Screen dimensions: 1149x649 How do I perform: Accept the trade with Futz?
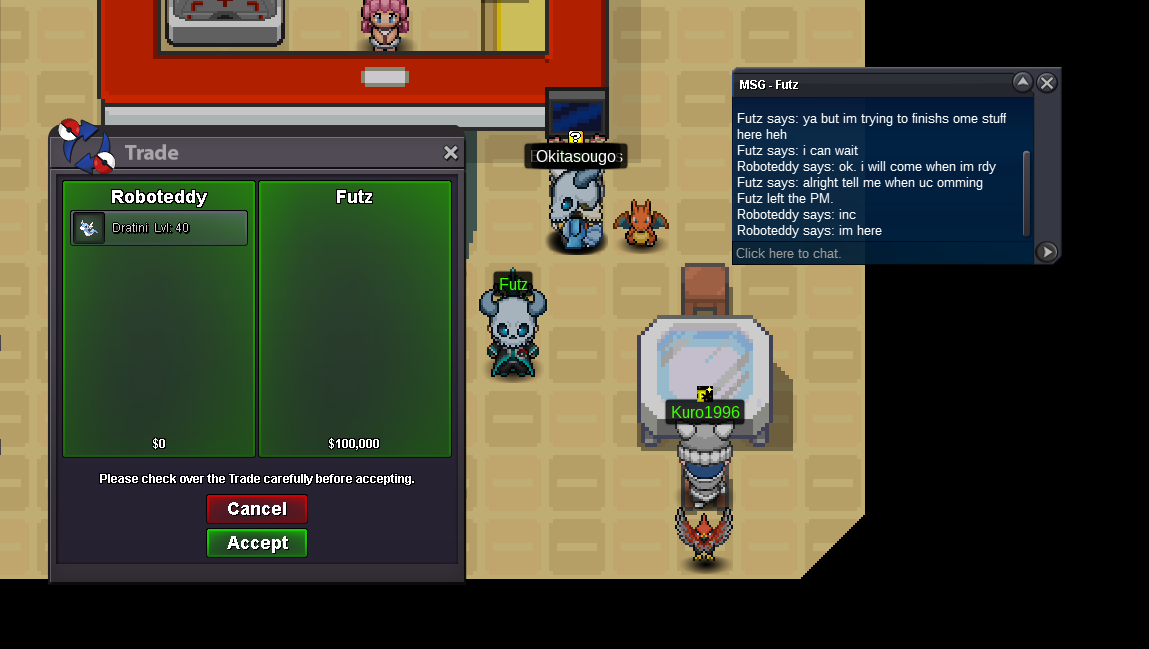[x=257, y=543]
